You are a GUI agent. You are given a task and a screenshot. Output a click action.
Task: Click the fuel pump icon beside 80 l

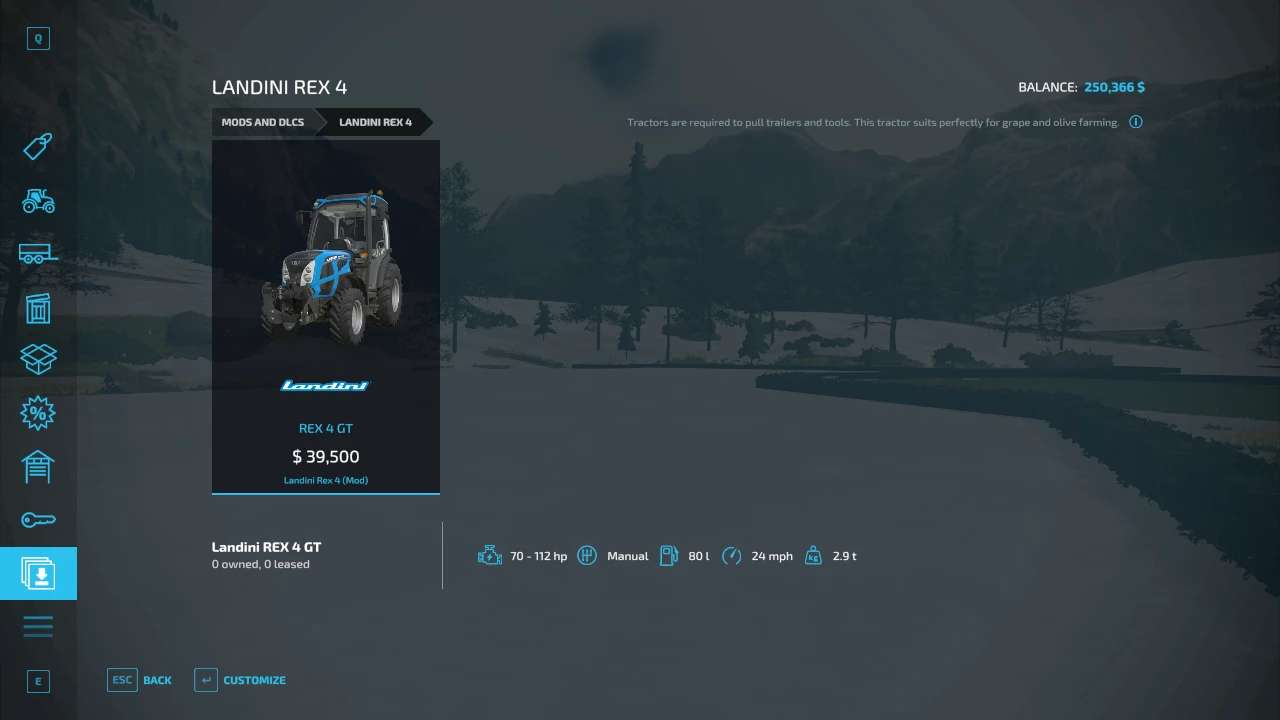[669, 555]
